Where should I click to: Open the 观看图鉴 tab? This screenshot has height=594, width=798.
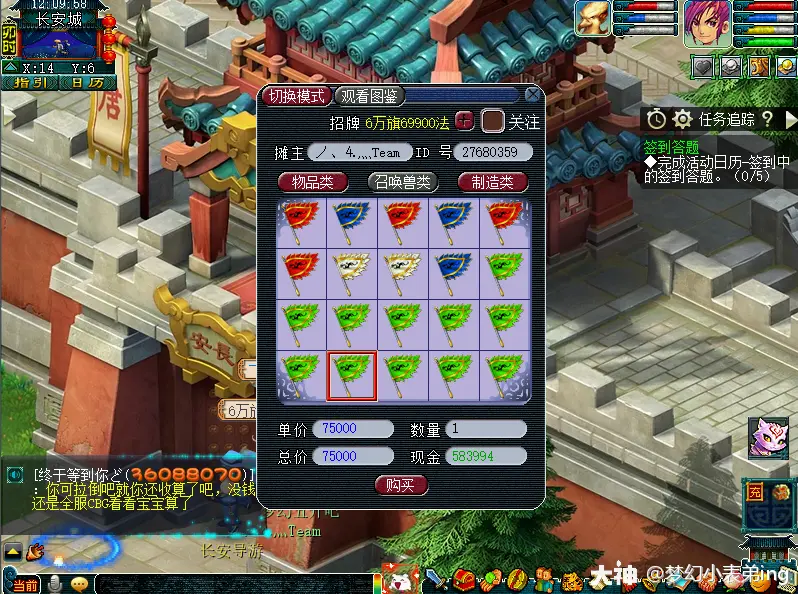click(x=369, y=96)
